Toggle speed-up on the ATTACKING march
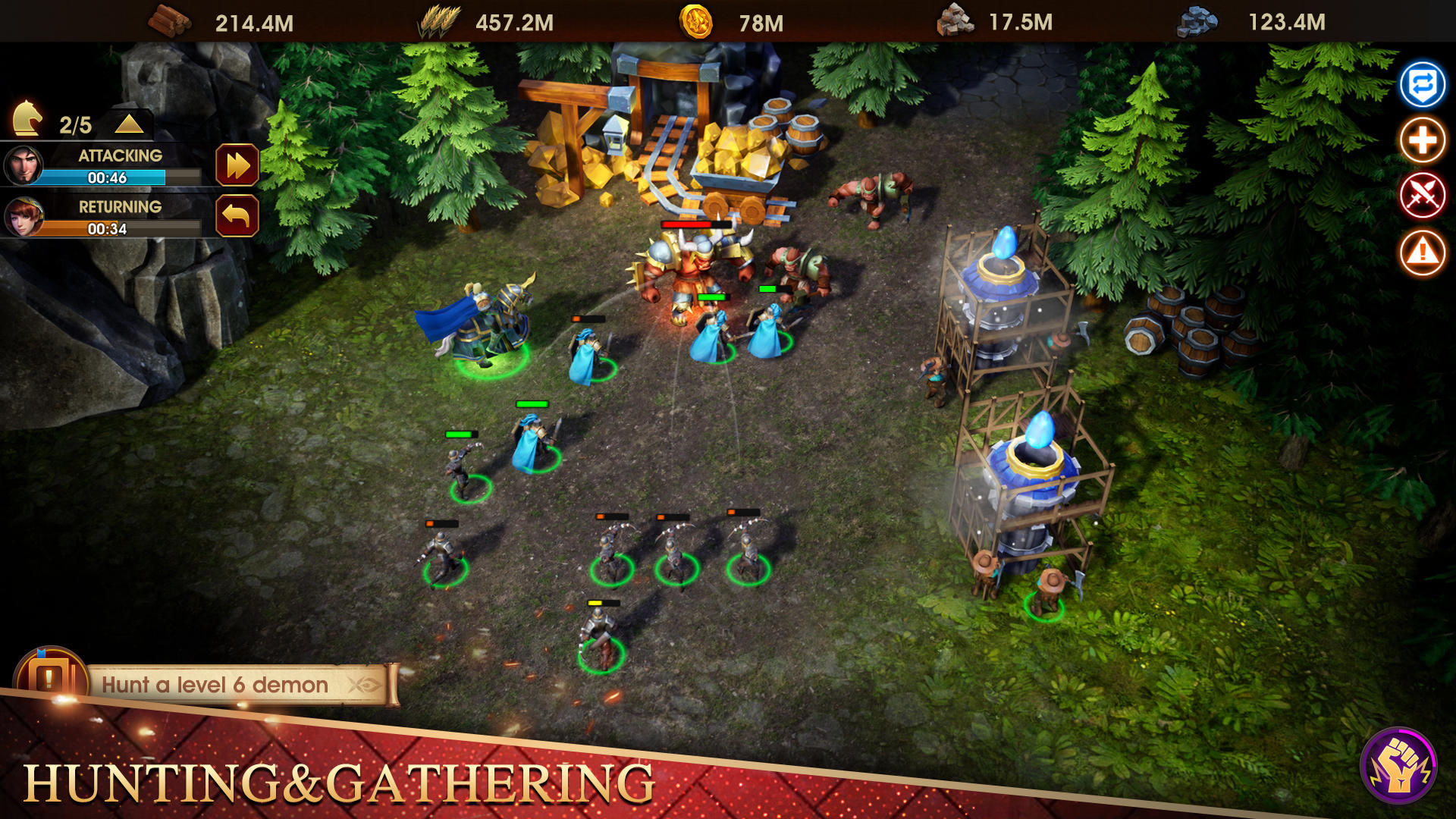The image size is (1456, 819). click(238, 164)
